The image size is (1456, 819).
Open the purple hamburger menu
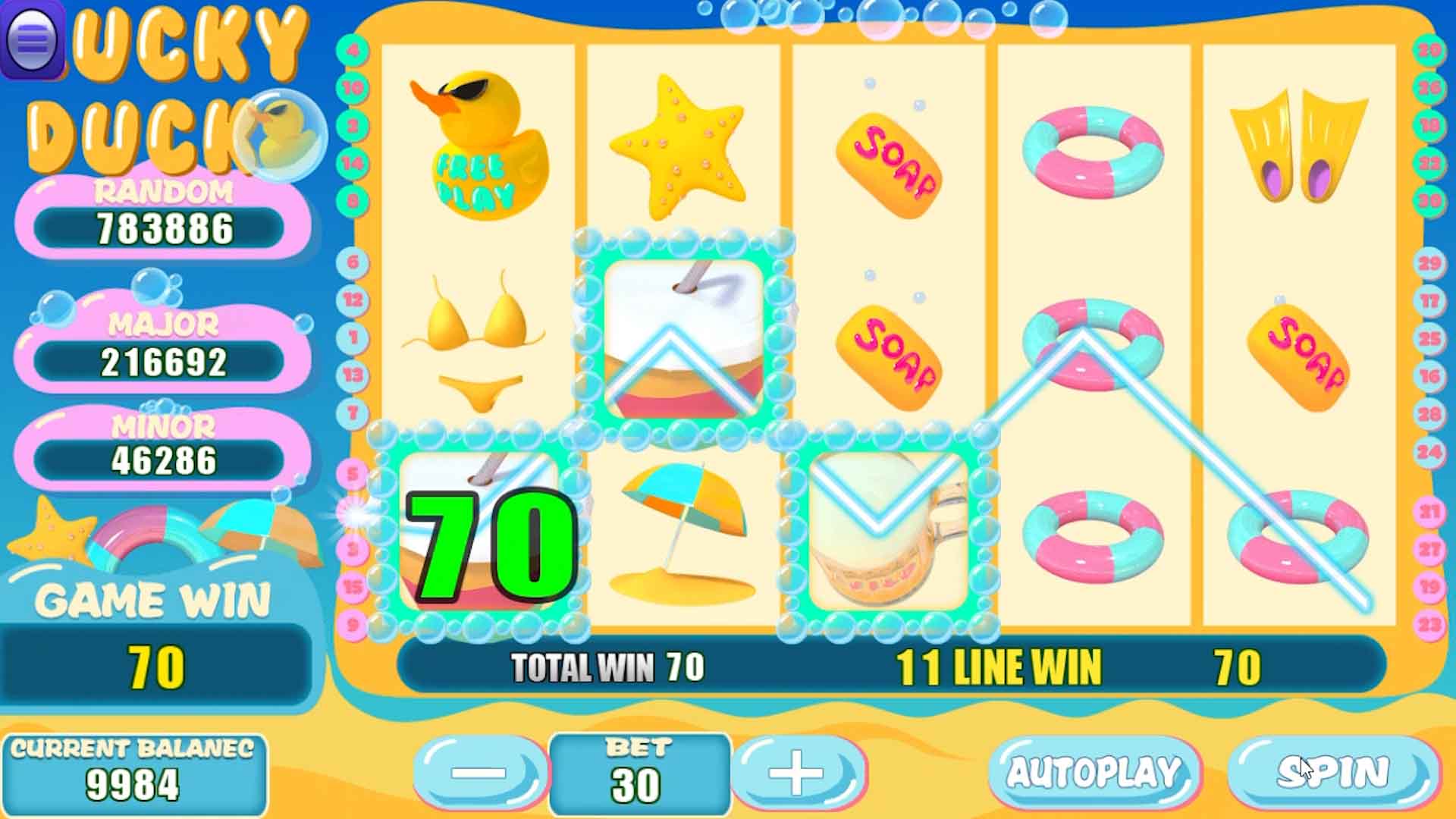click(x=32, y=38)
